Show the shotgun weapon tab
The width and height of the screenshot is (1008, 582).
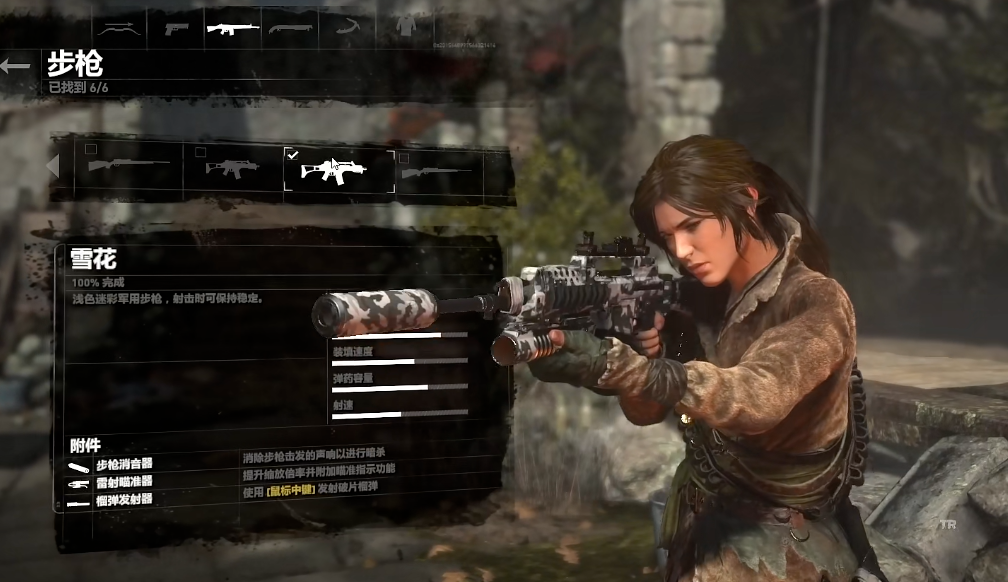pos(291,27)
